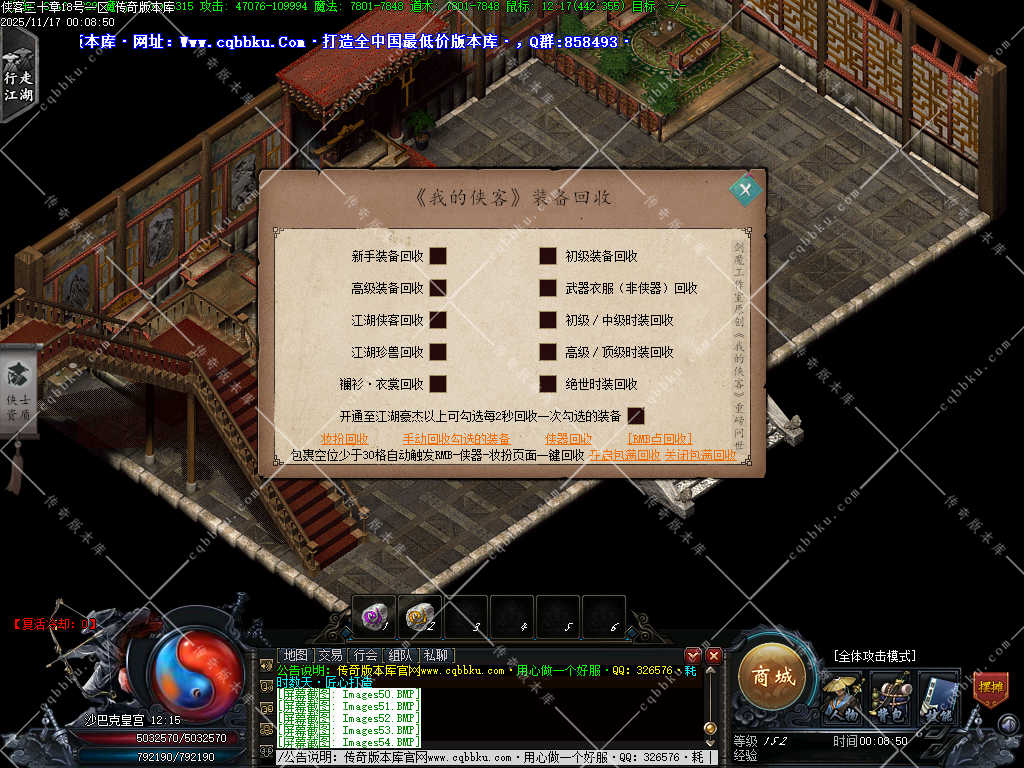Select the 侠器回收 link

coord(568,439)
